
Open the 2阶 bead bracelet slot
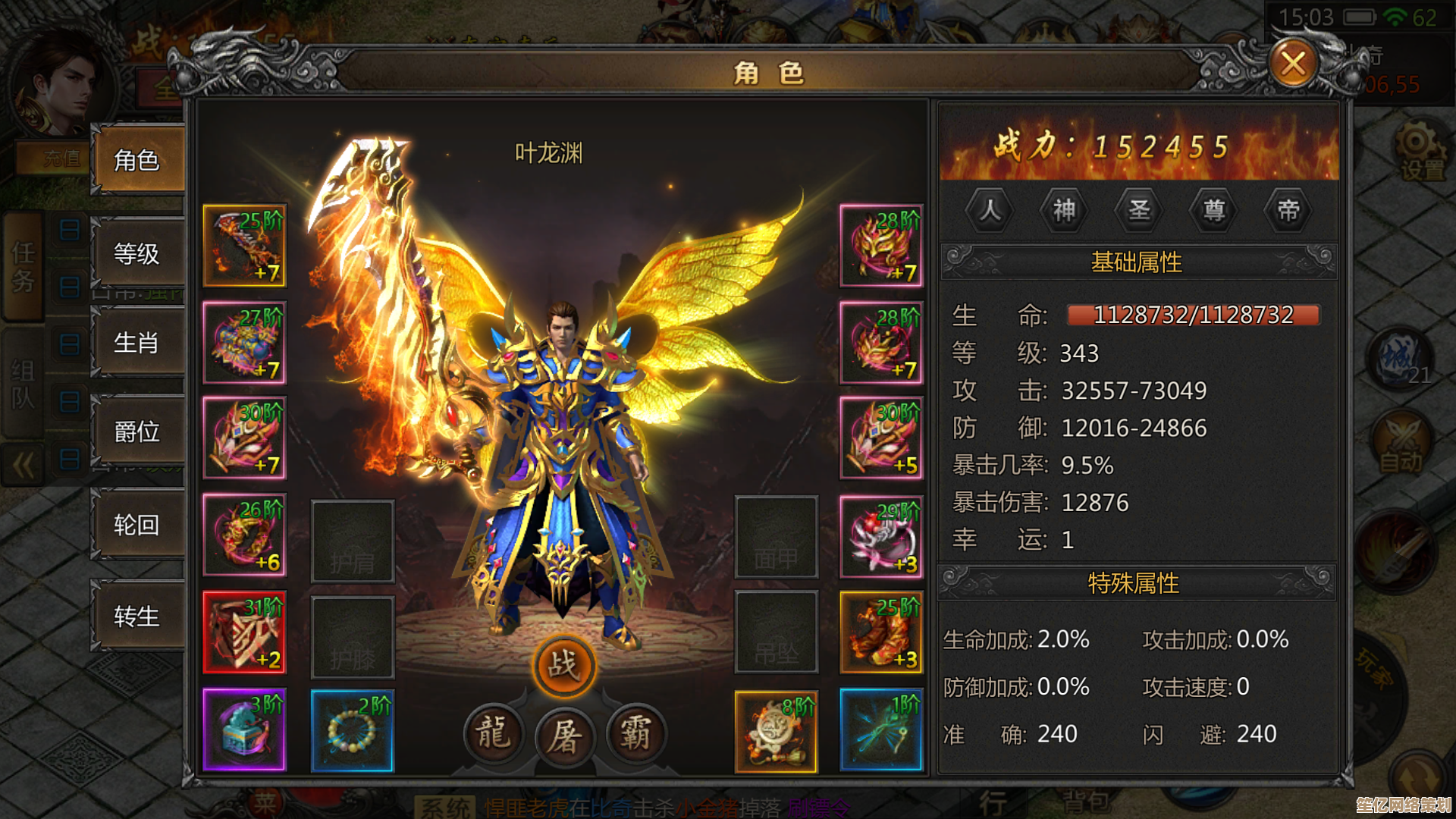tap(353, 730)
